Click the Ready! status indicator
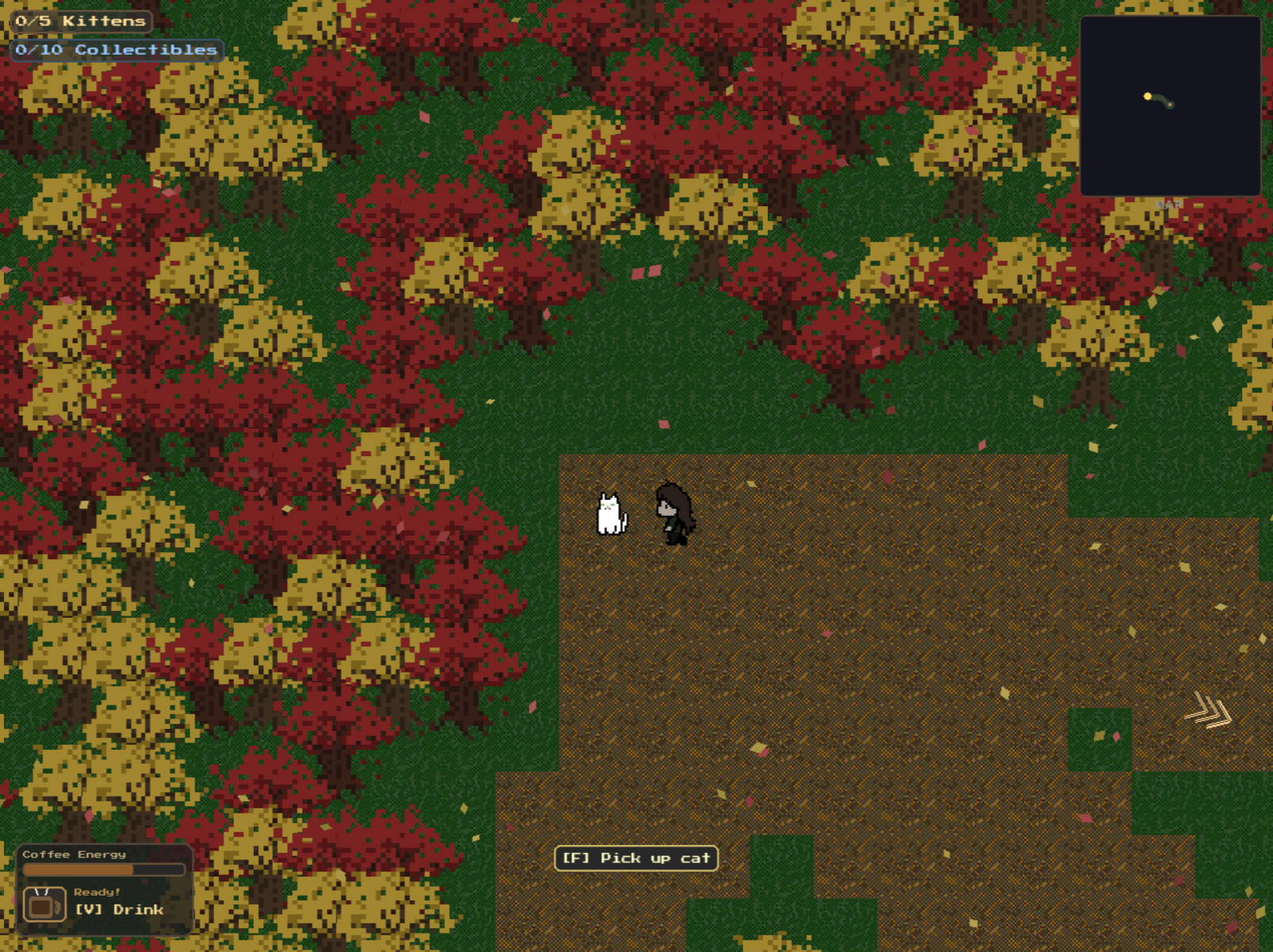Viewport: 1273px width, 952px height. pyautogui.click(x=97, y=892)
